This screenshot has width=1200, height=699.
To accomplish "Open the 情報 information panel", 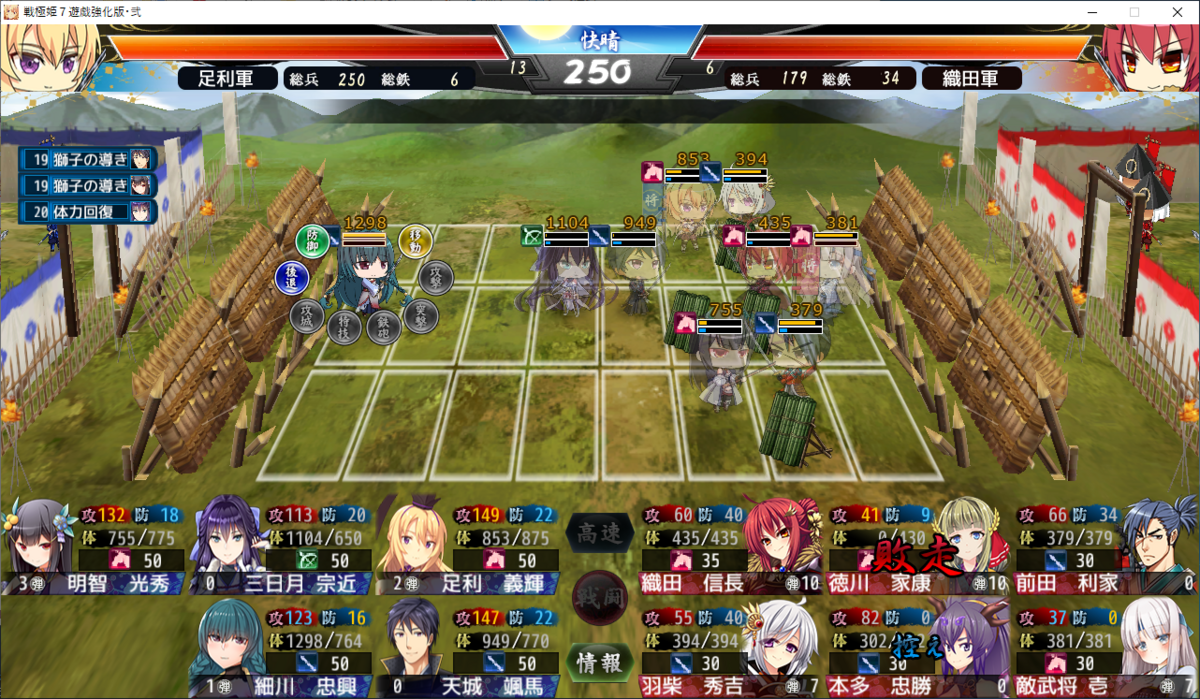I will pos(600,661).
